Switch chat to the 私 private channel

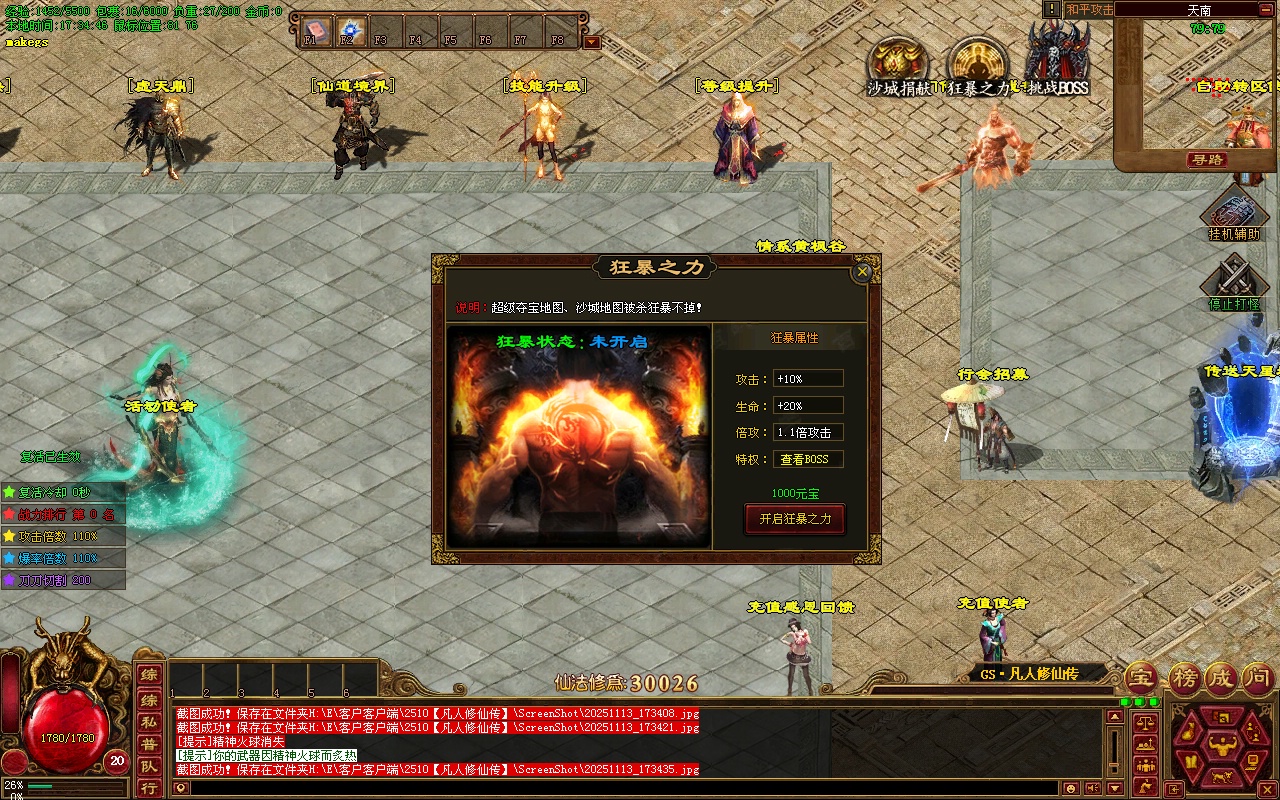click(x=148, y=720)
